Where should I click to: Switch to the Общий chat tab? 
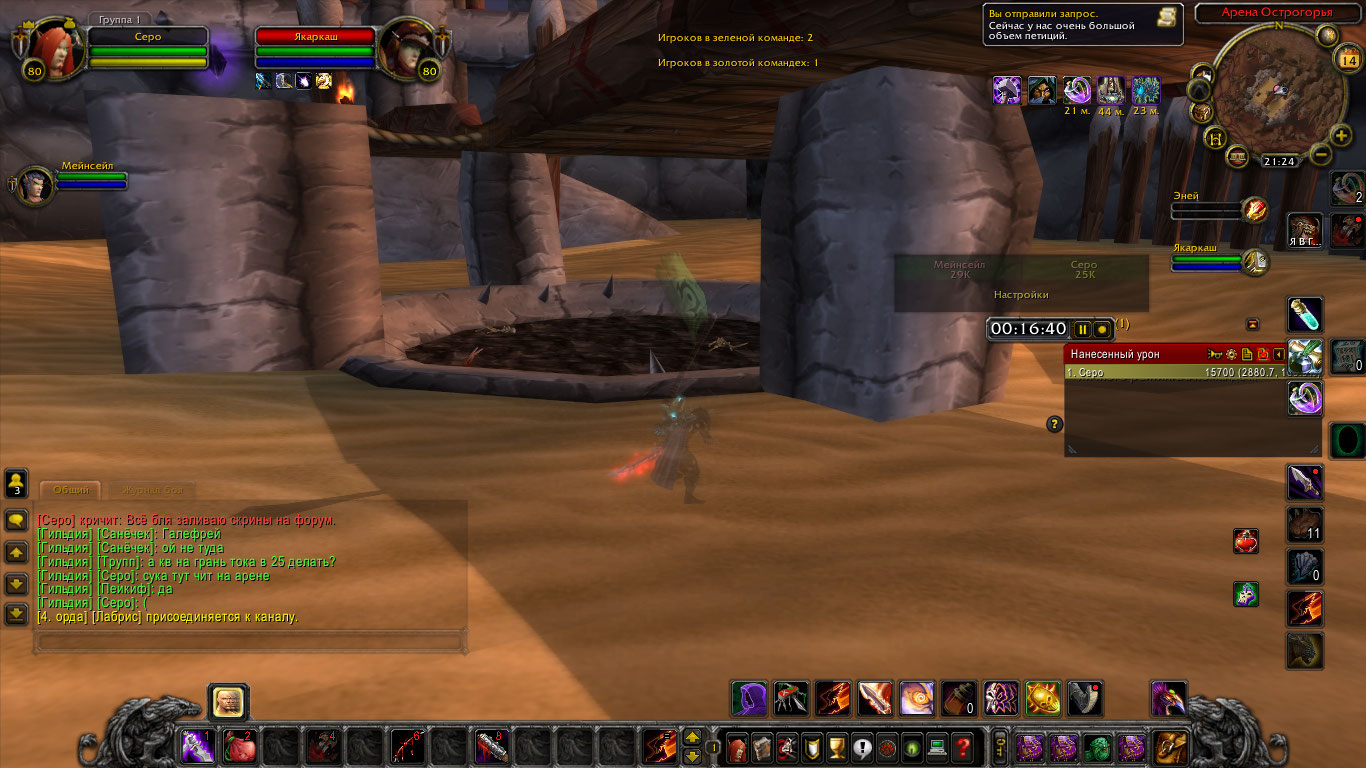[71, 490]
